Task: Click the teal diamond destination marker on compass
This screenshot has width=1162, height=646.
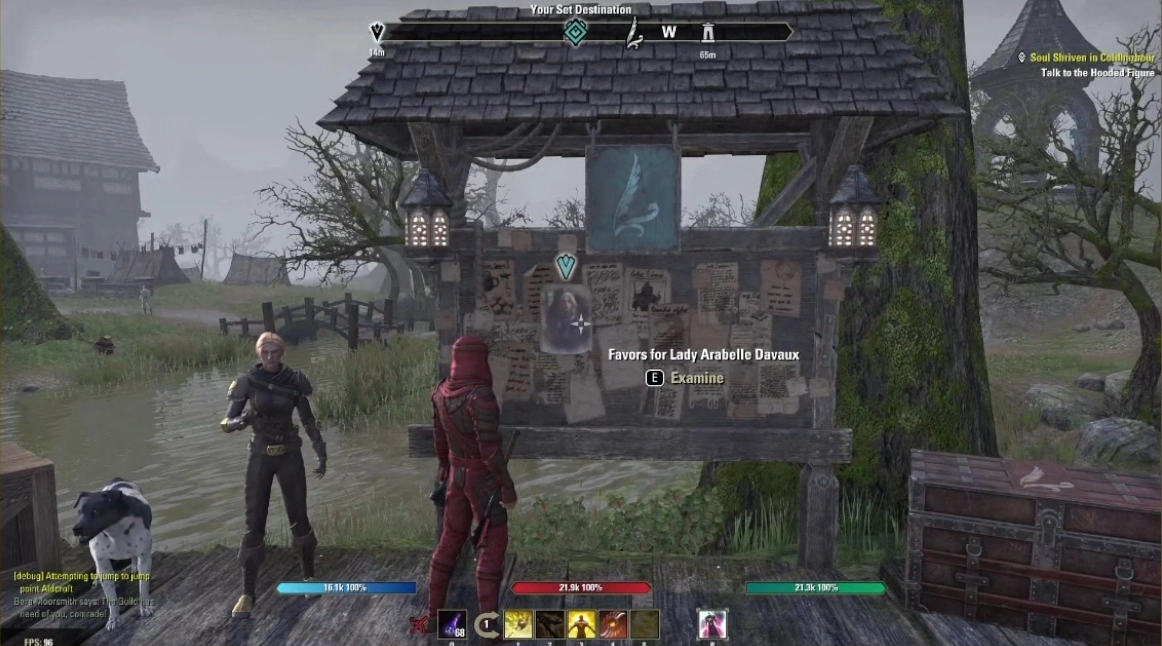Action: (x=575, y=33)
